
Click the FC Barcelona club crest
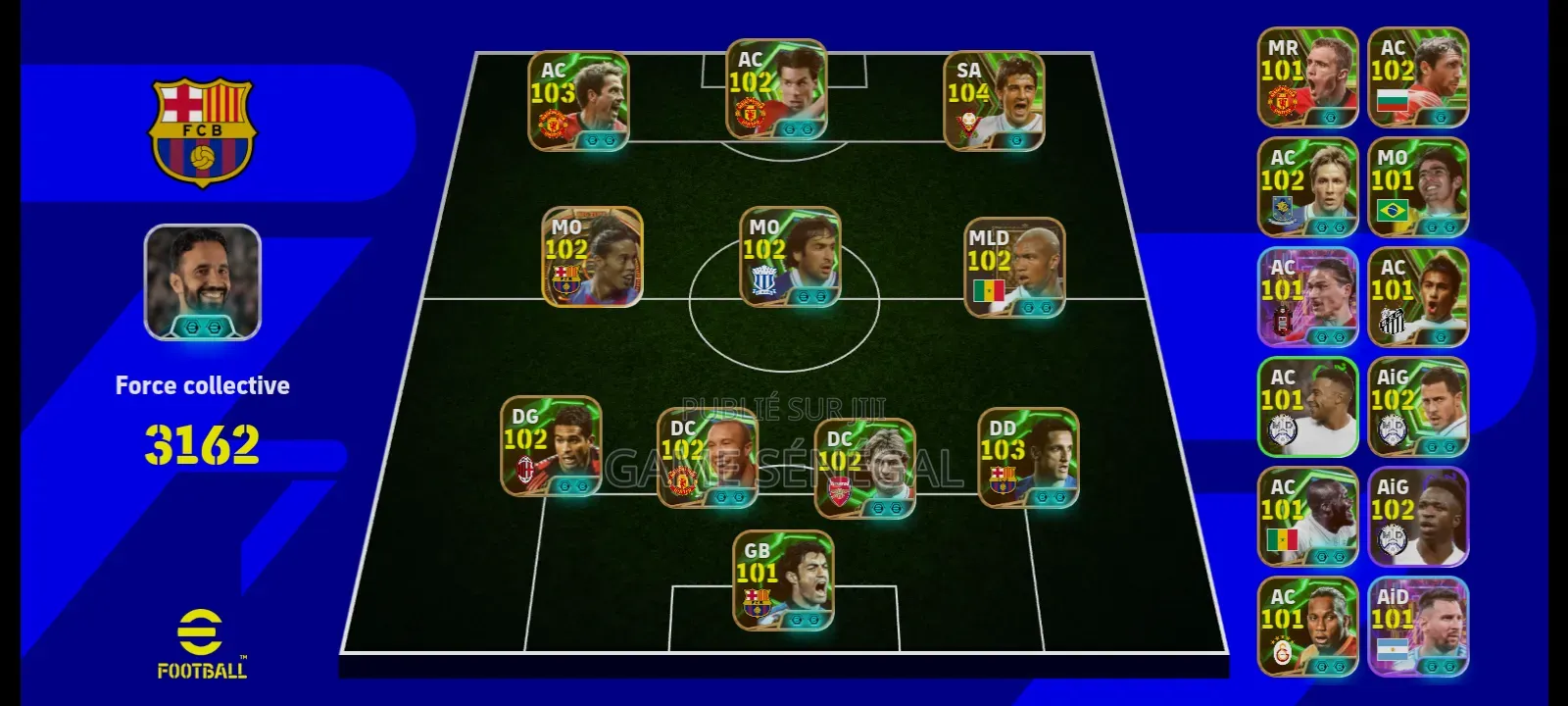pyautogui.click(x=202, y=131)
